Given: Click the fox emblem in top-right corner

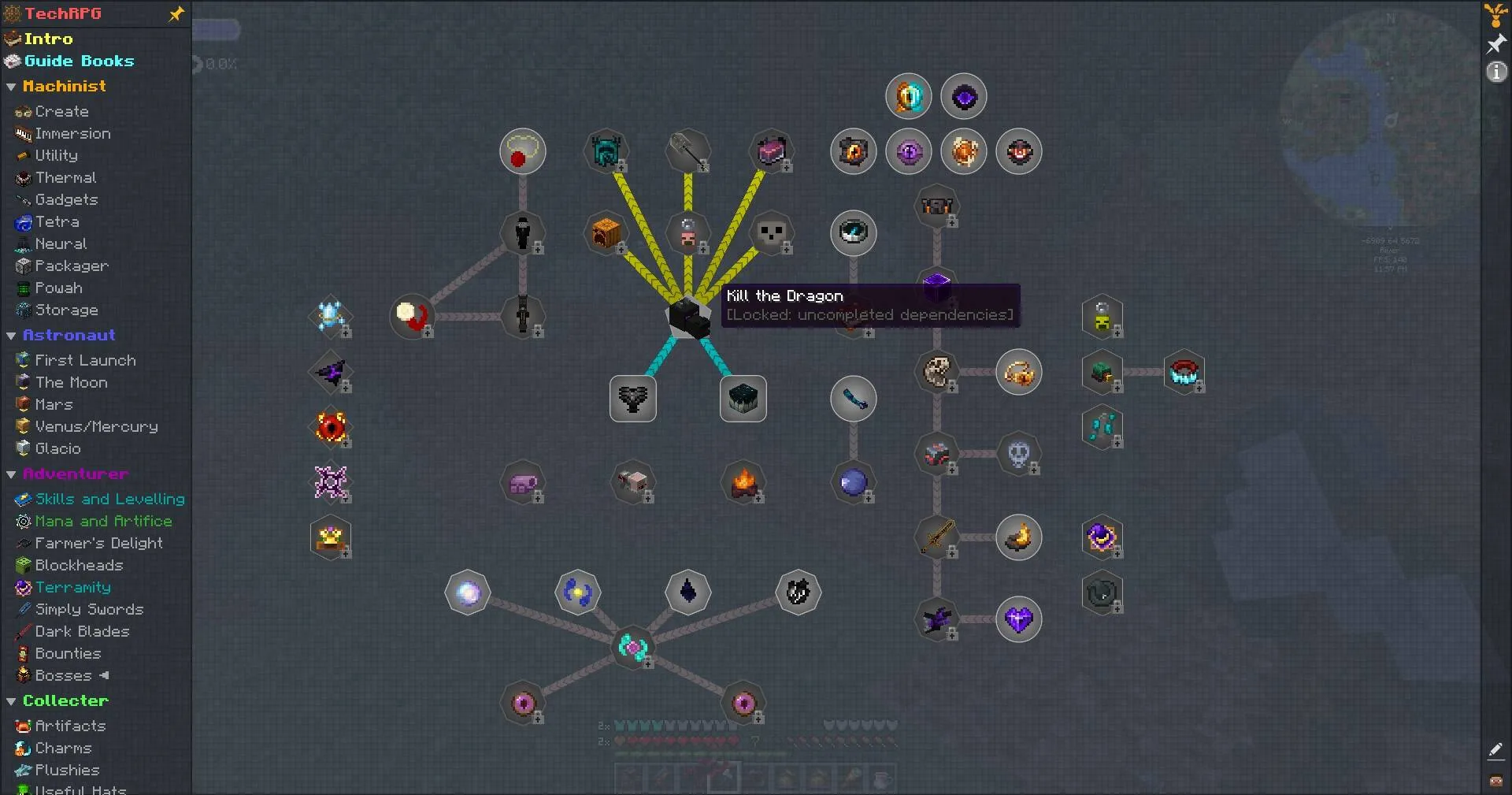Looking at the screenshot, I should point(1494,14).
